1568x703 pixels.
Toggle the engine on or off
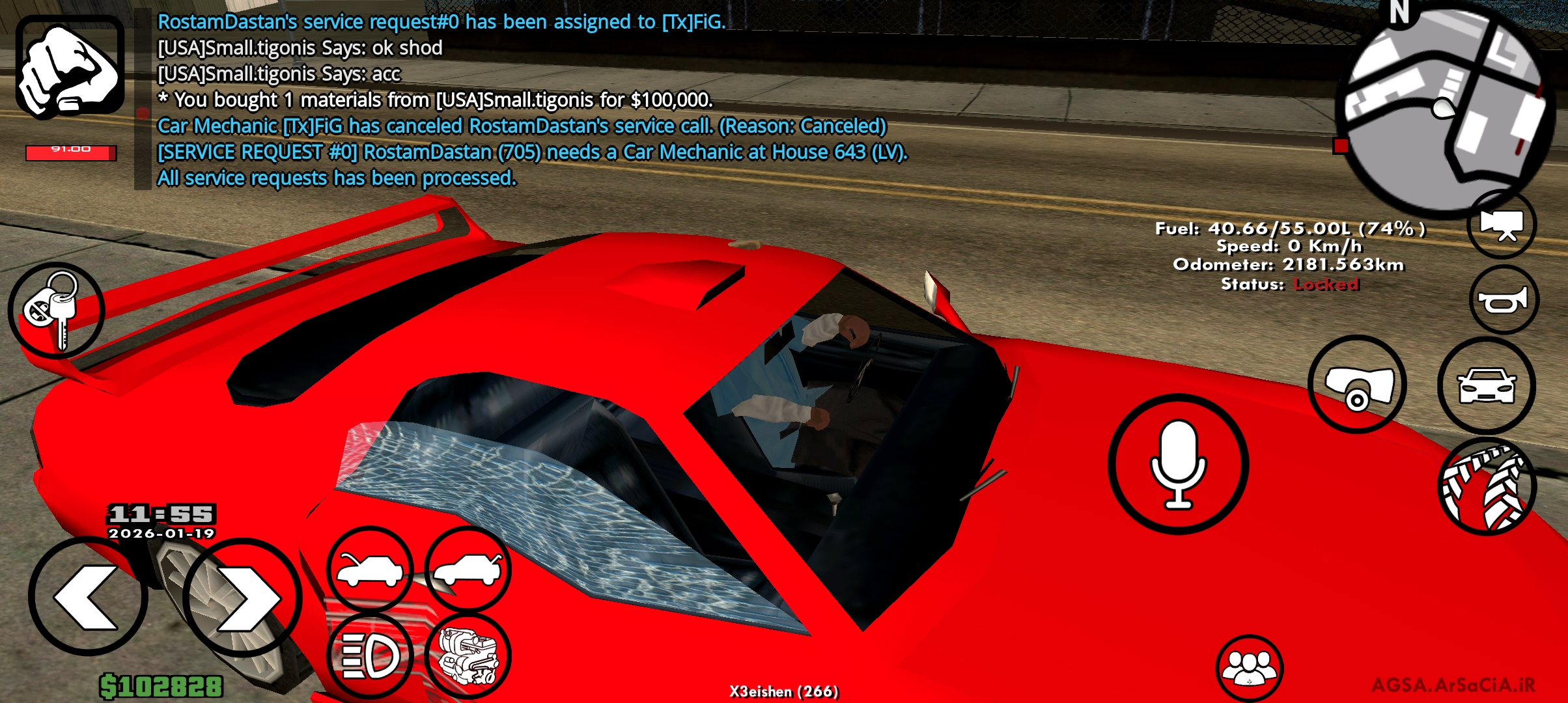[465, 654]
